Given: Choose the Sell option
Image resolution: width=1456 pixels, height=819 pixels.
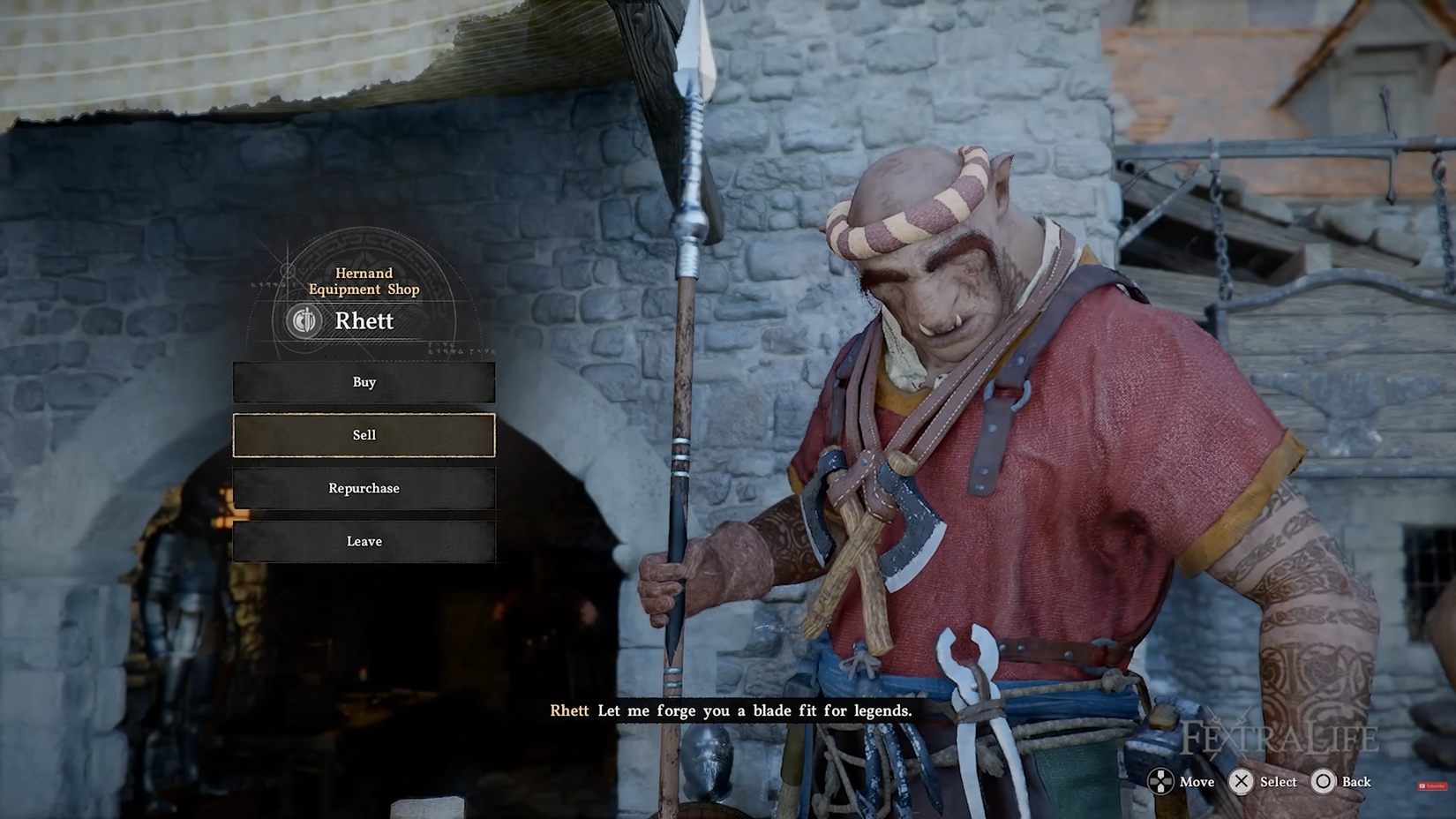Looking at the screenshot, I should pyautogui.click(x=363, y=434).
